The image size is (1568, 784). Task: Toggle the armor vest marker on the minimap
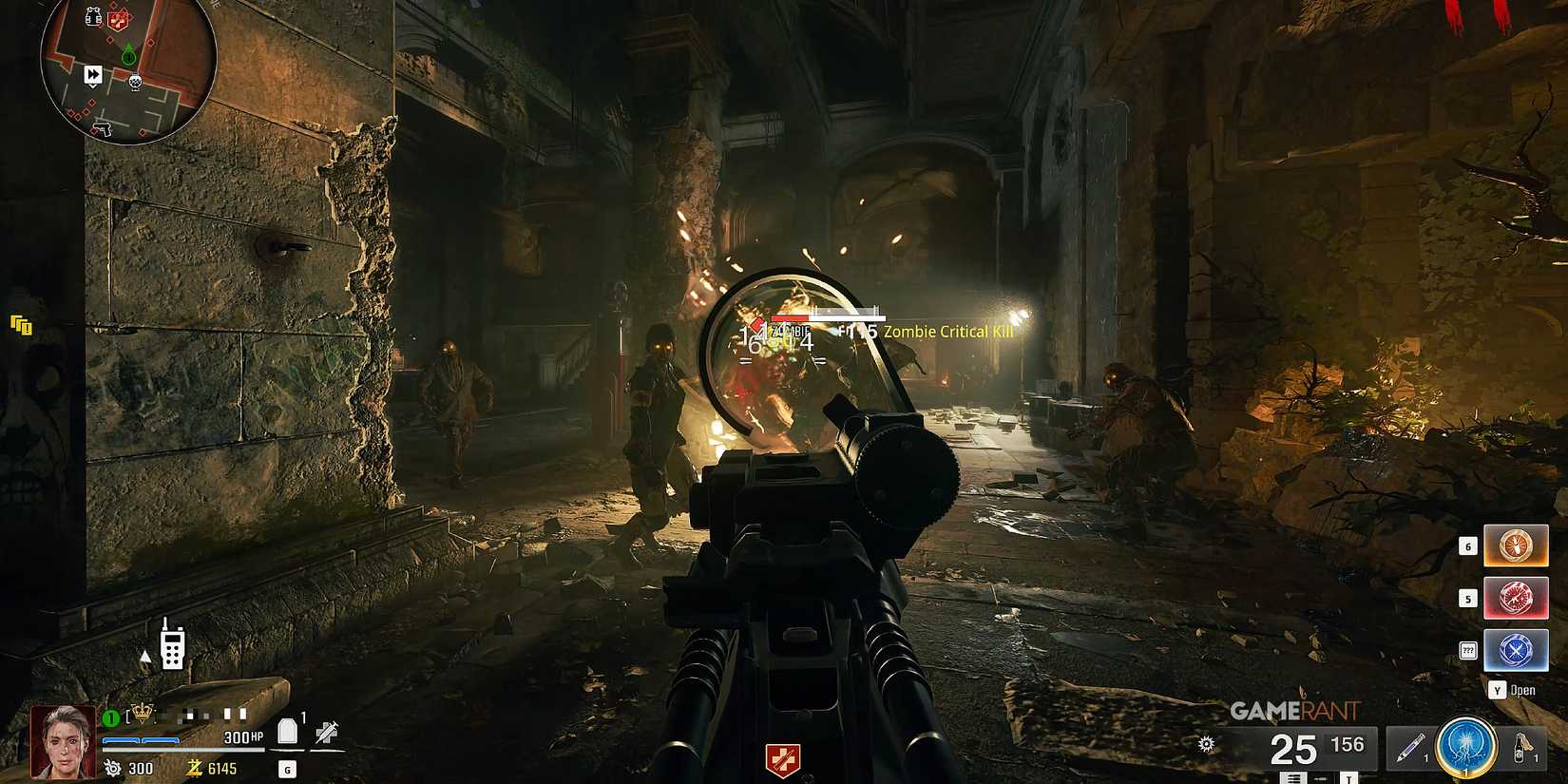[x=93, y=15]
